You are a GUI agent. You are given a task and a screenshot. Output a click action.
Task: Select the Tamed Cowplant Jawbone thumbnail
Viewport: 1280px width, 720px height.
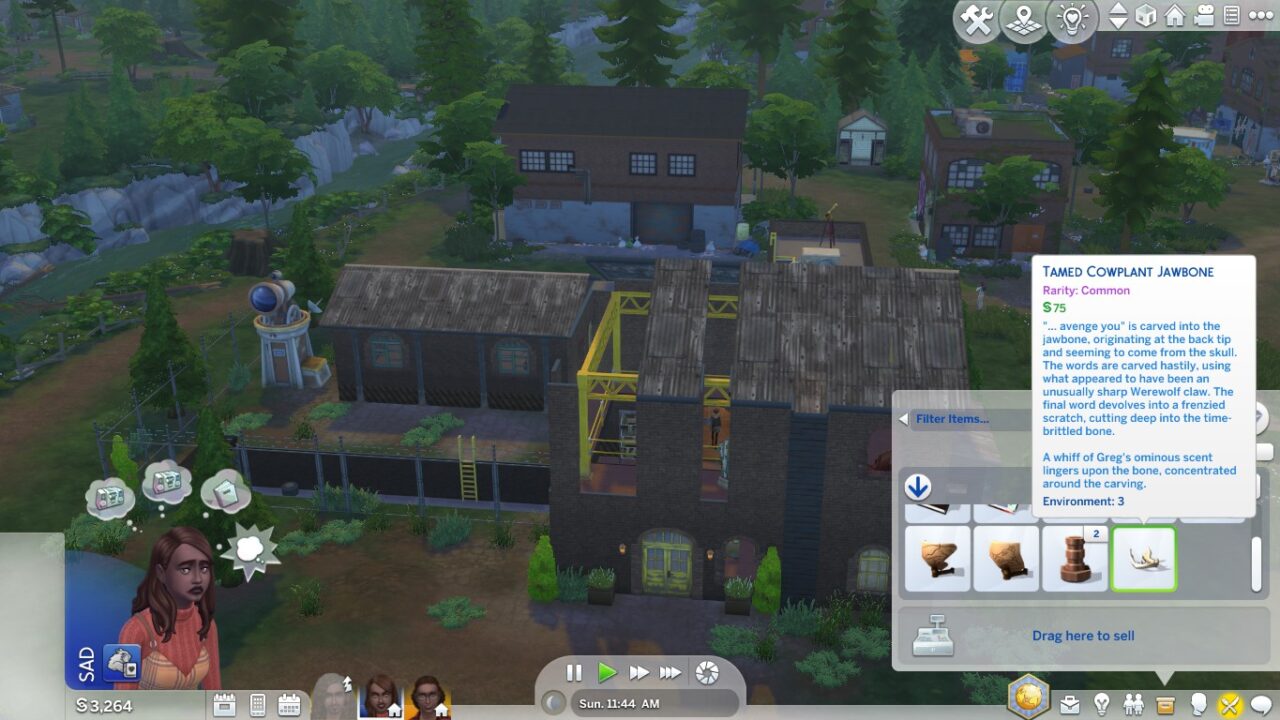coord(1144,558)
